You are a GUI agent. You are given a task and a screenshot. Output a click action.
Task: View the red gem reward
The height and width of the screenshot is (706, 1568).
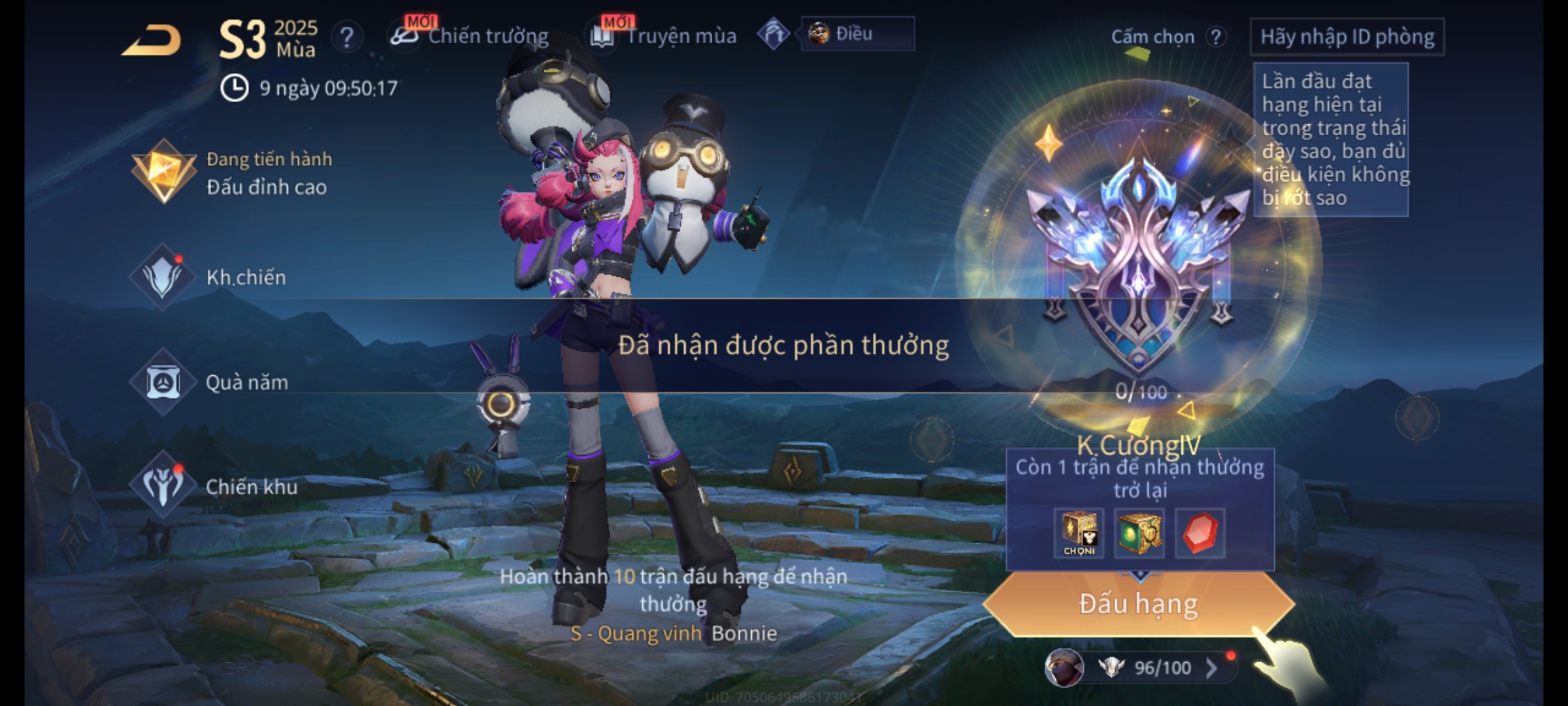coord(1200,533)
